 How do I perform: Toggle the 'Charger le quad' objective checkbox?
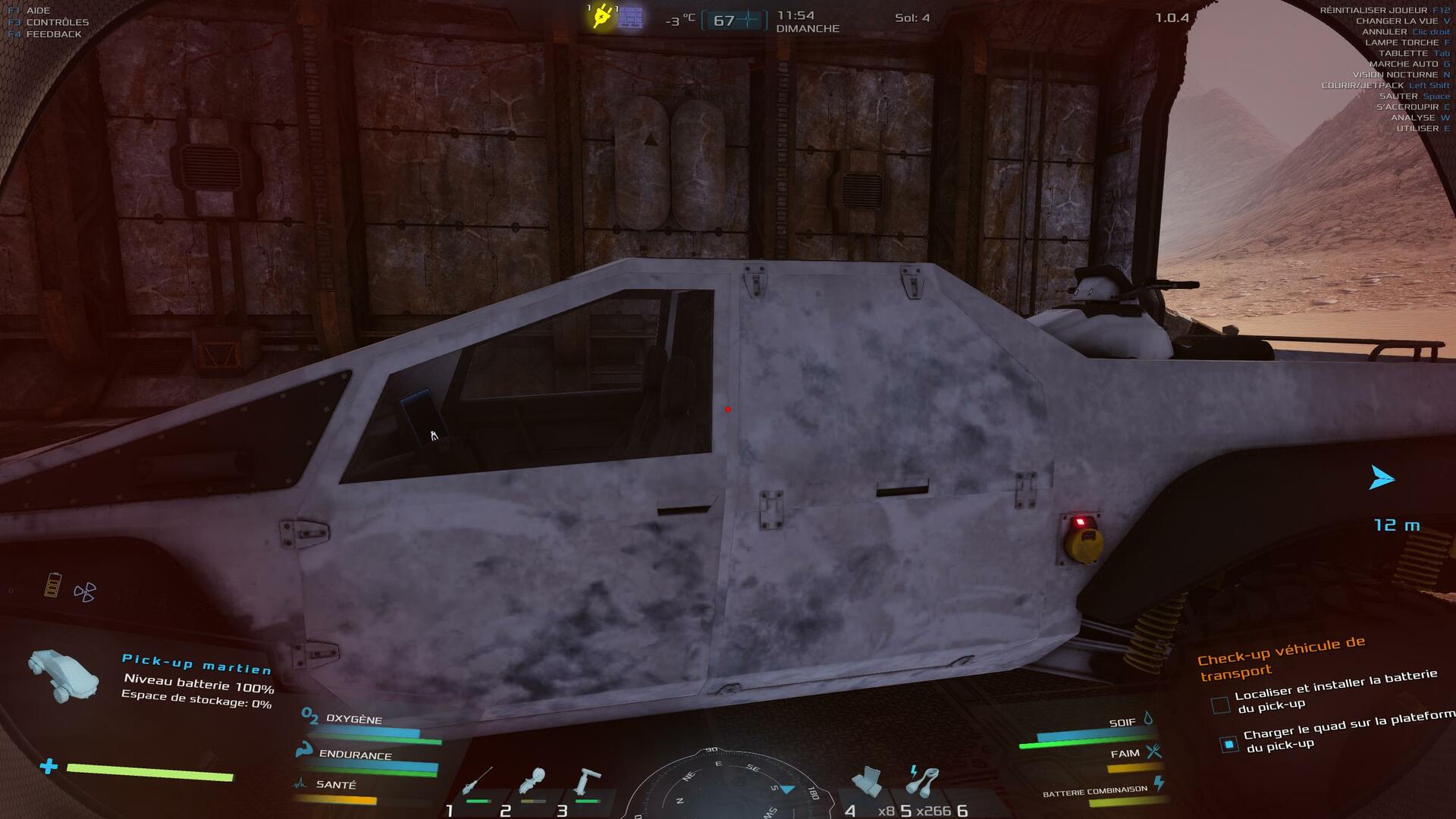pos(1229,744)
